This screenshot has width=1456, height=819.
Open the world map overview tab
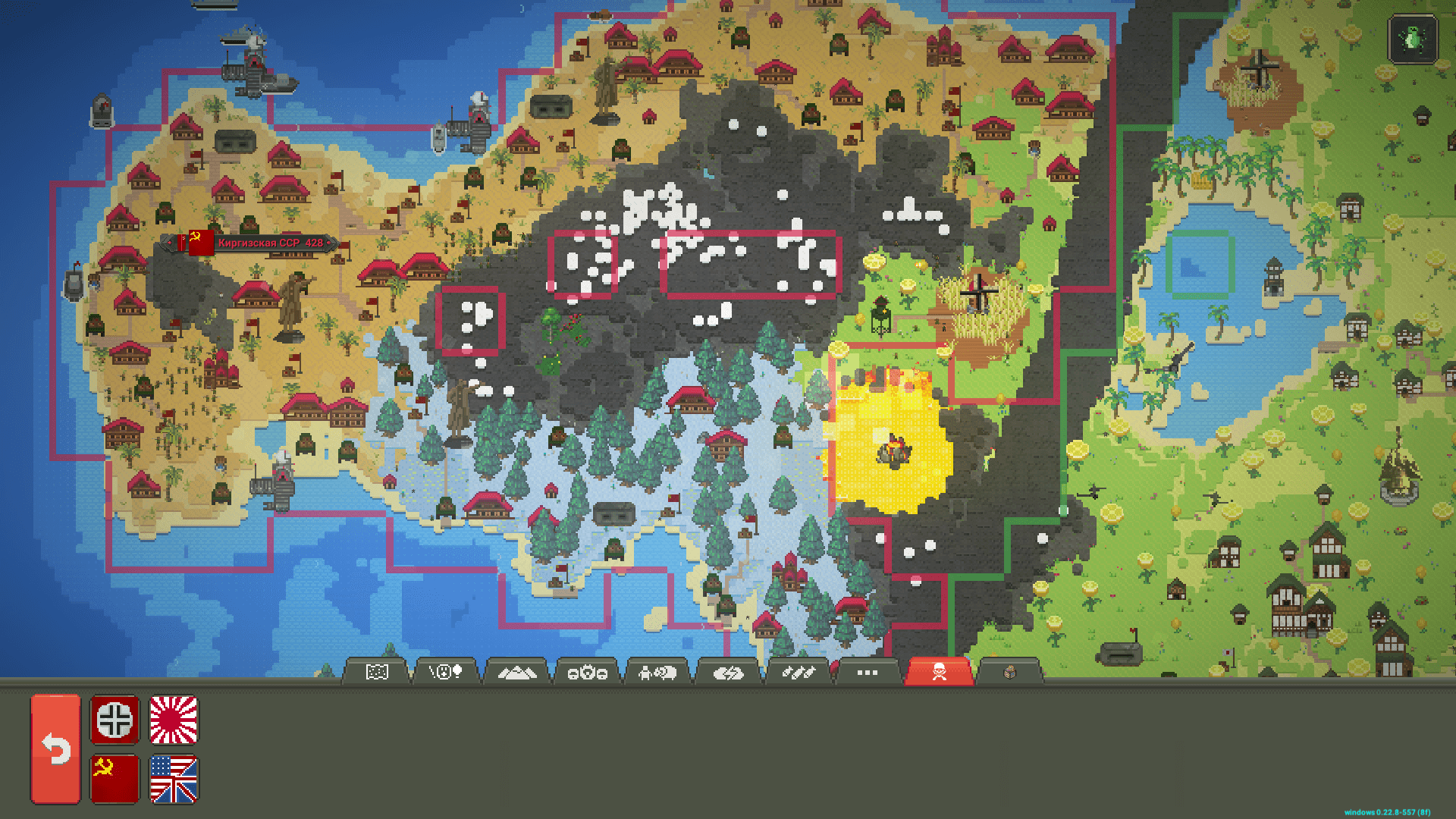(x=377, y=670)
